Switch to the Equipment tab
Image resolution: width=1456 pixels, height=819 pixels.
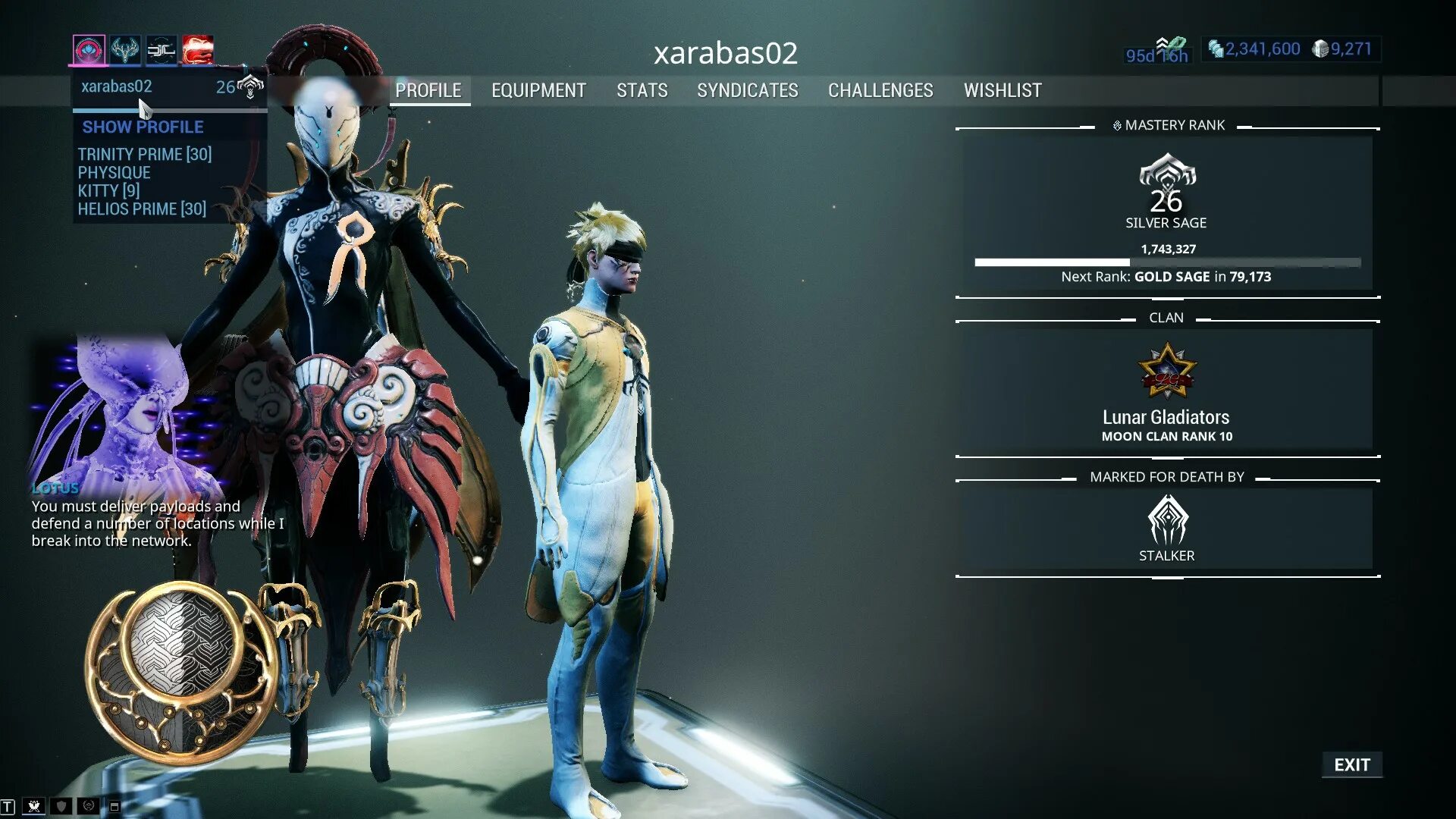(538, 90)
